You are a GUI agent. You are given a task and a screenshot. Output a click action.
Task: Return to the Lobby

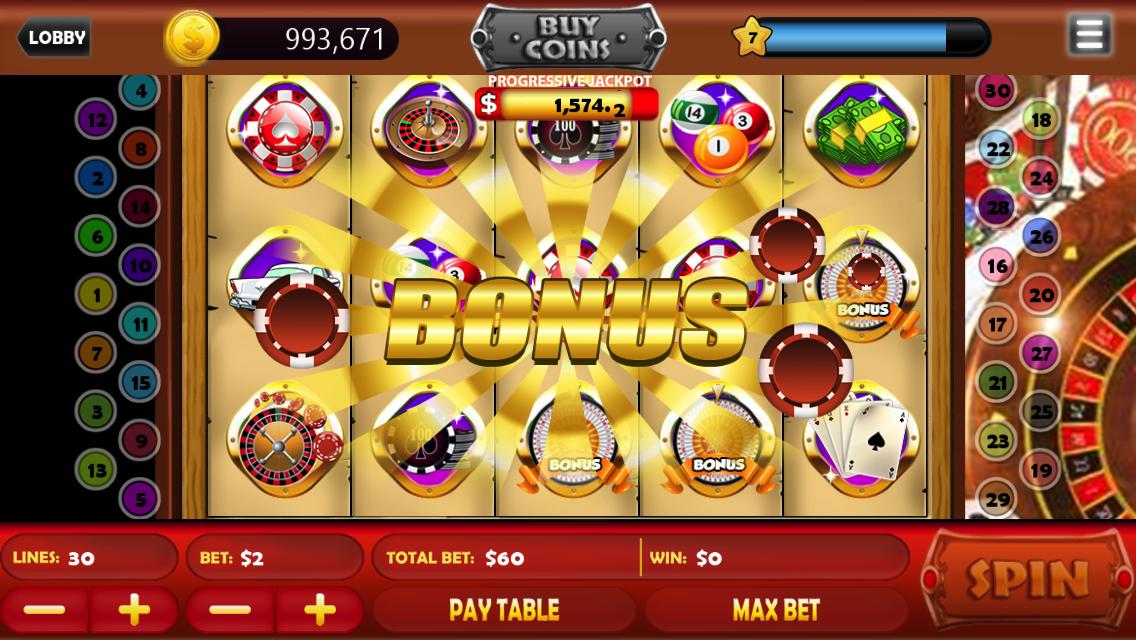(x=55, y=38)
